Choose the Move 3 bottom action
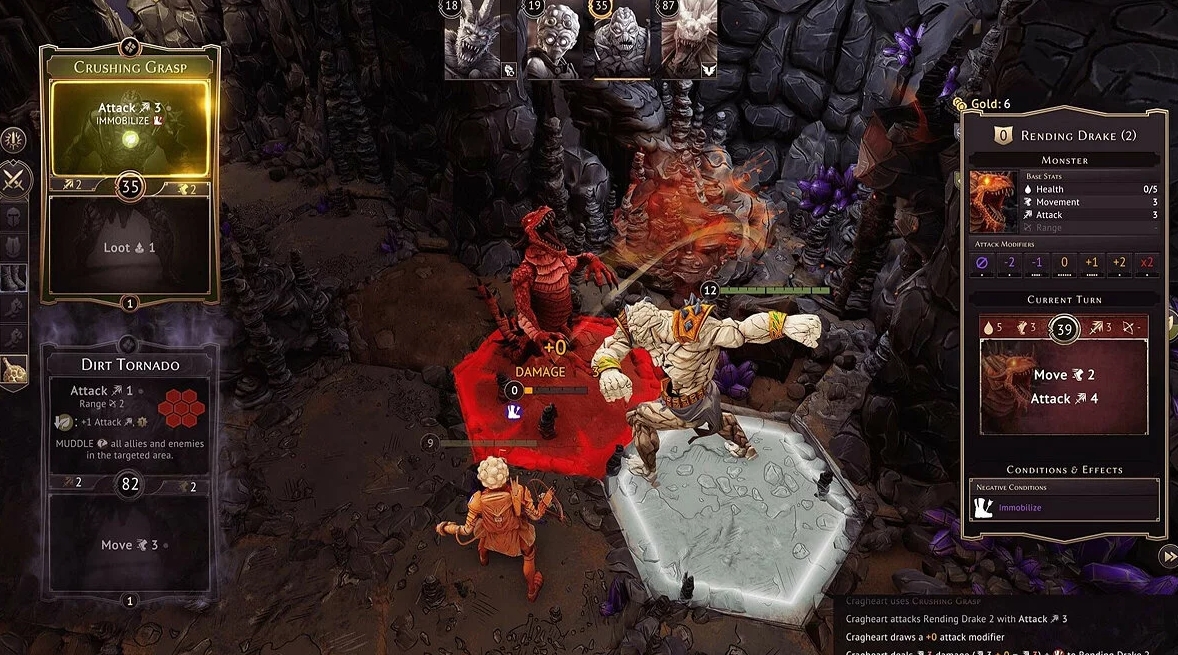This screenshot has width=1178, height=655. click(129, 545)
